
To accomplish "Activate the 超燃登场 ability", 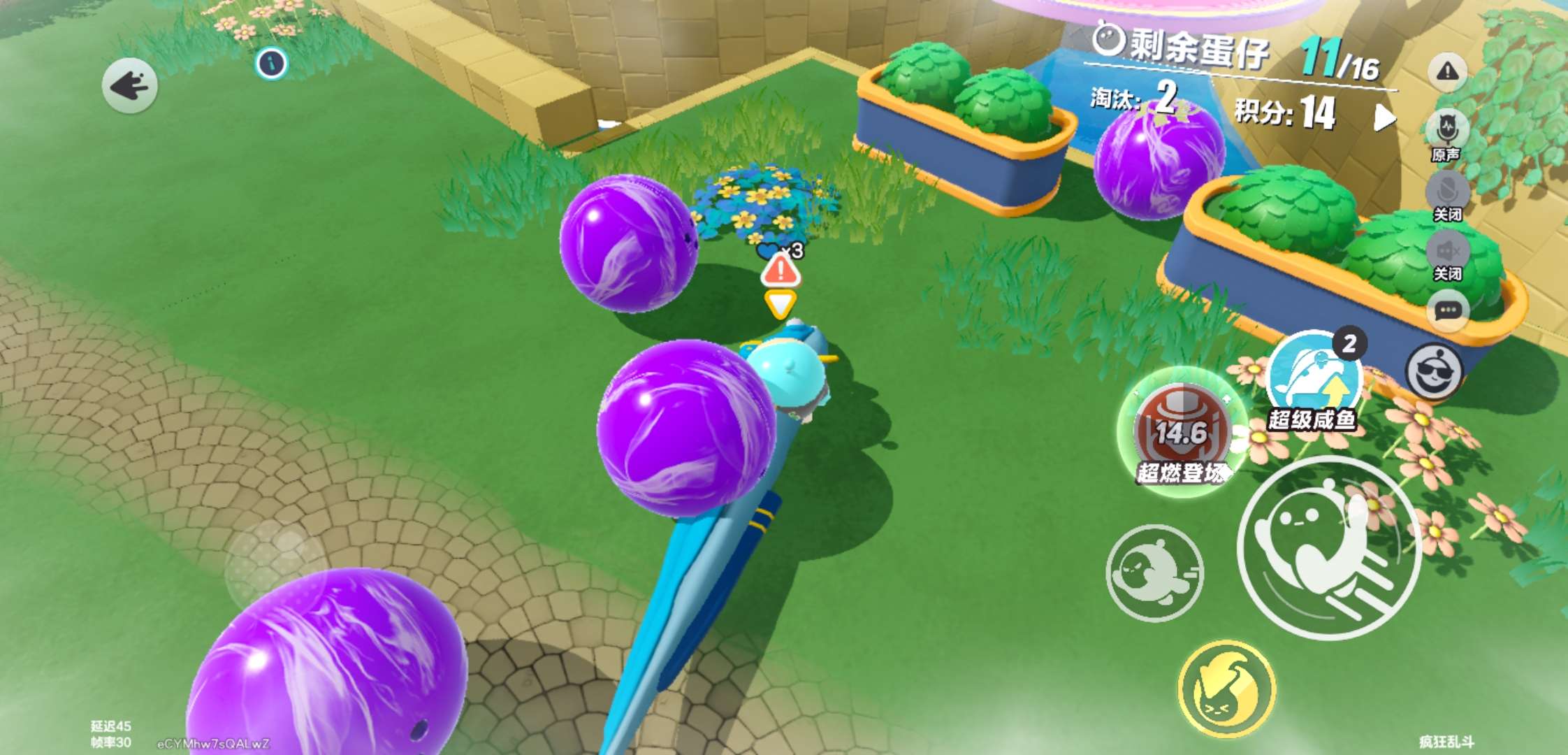I will coord(1181,433).
